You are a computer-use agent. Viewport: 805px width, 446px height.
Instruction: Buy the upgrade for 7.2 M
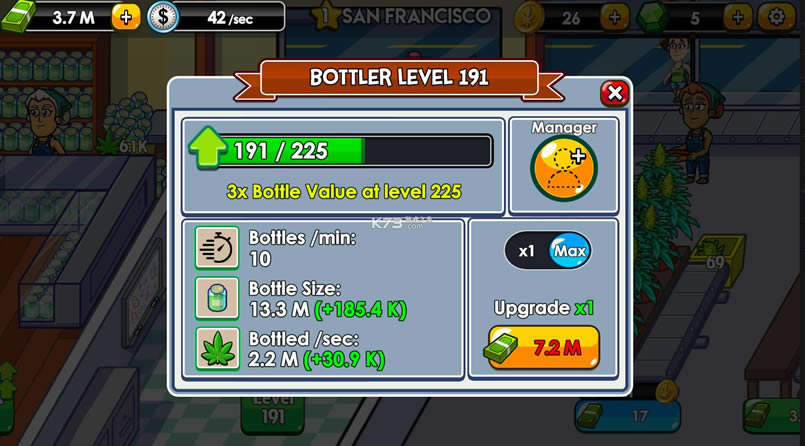point(544,347)
